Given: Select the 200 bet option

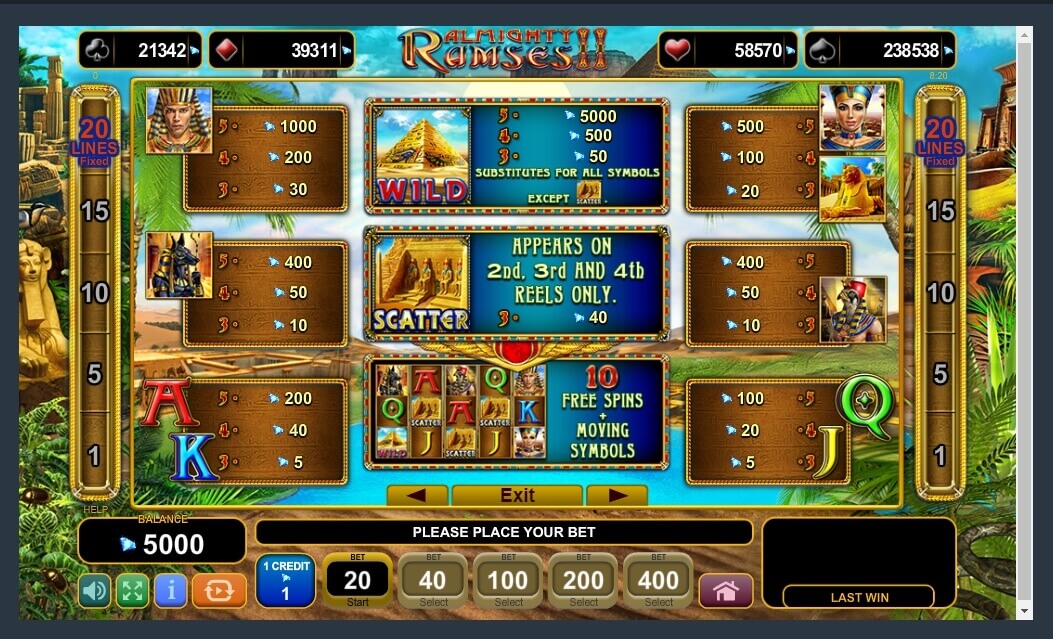Looking at the screenshot, I should pyautogui.click(x=583, y=581).
